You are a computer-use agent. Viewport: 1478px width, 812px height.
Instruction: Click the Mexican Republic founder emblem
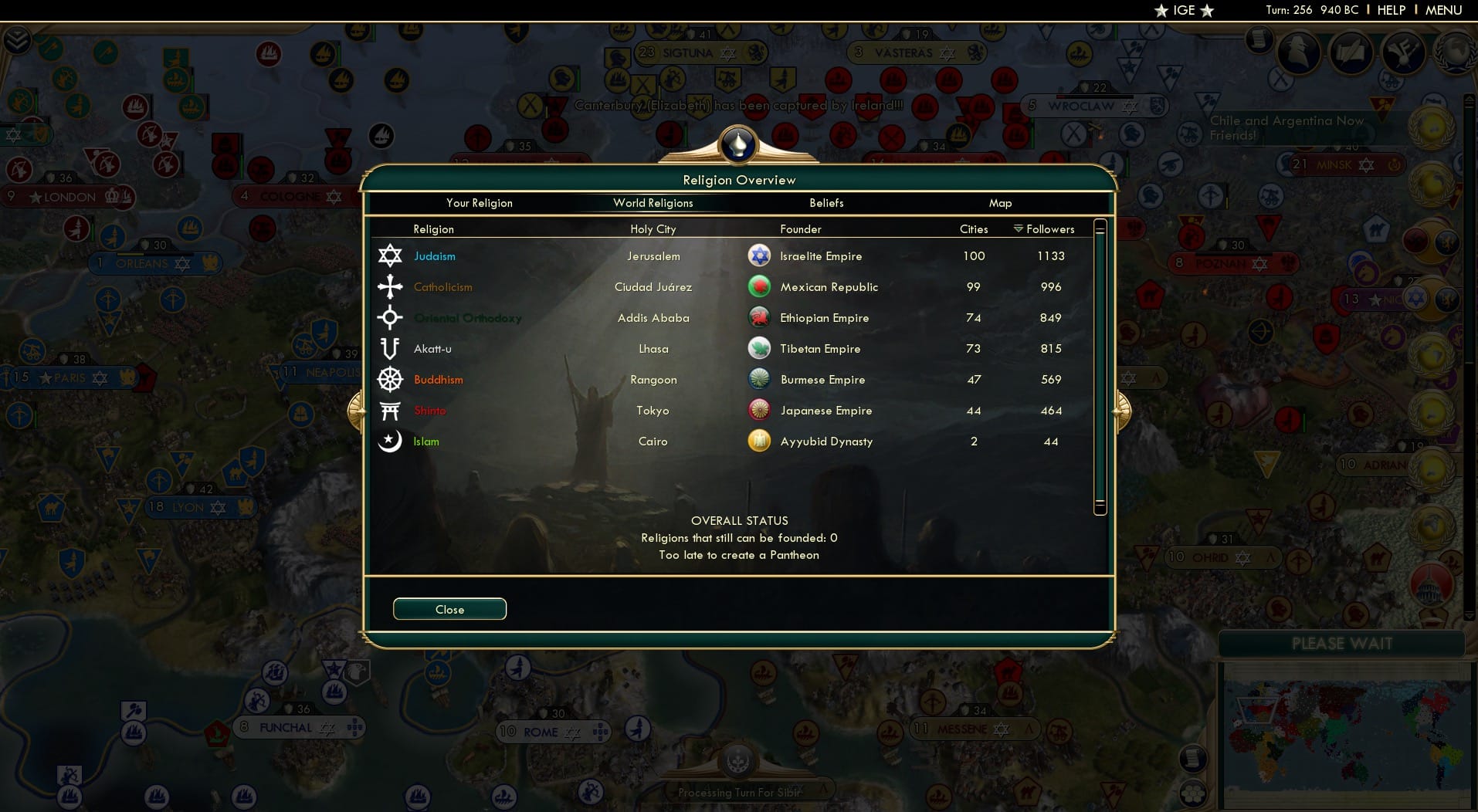[x=760, y=286]
